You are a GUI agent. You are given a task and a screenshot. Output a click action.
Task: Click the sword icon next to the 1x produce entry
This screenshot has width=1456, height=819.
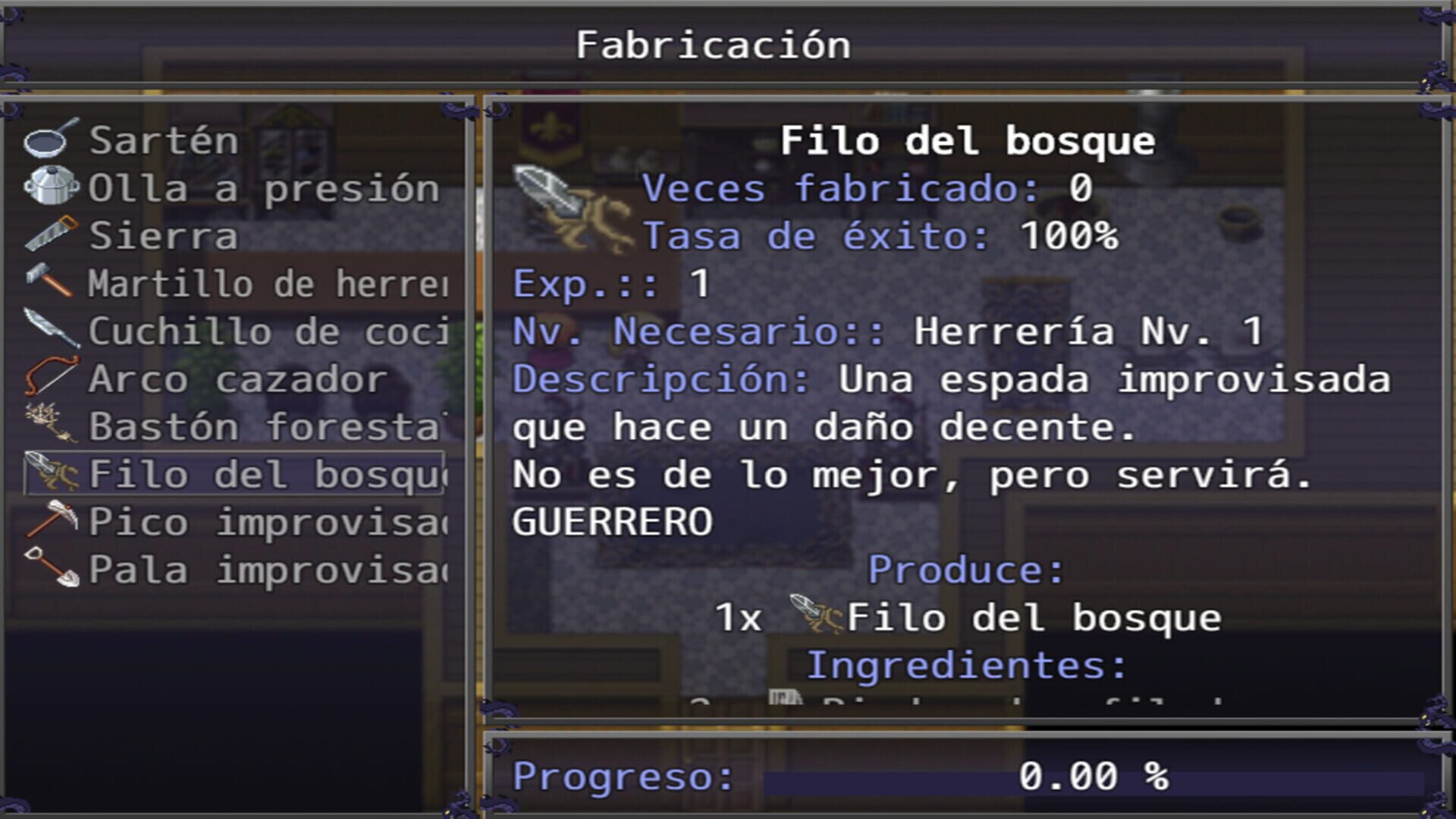coord(815,616)
